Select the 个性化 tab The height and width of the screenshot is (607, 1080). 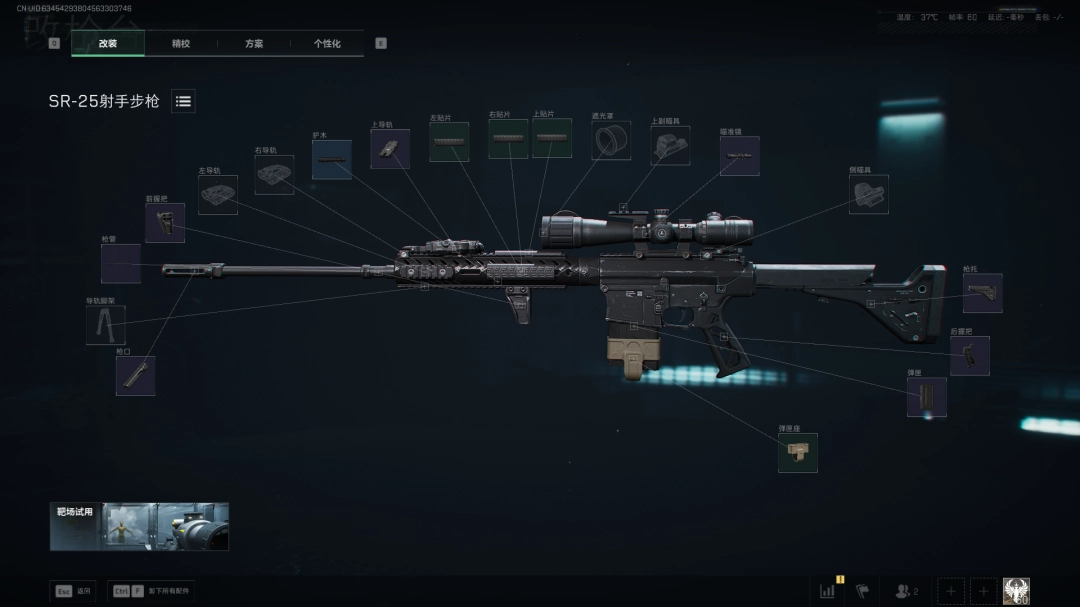point(327,44)
